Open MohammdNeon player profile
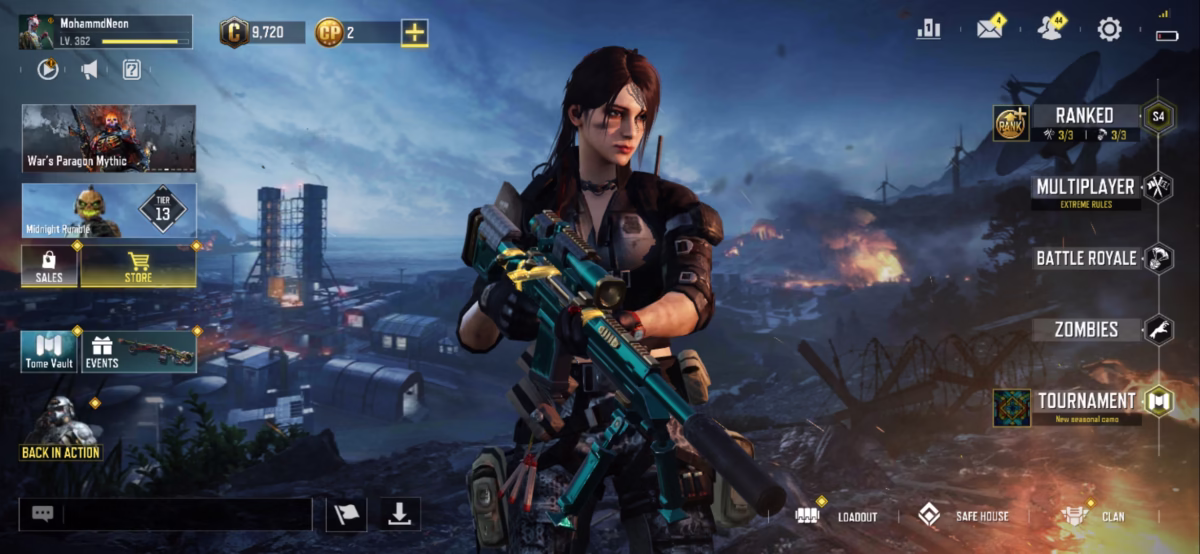The height and width of the screenshot is (554, 1200). pyautogui.click(x=105, y=31)
